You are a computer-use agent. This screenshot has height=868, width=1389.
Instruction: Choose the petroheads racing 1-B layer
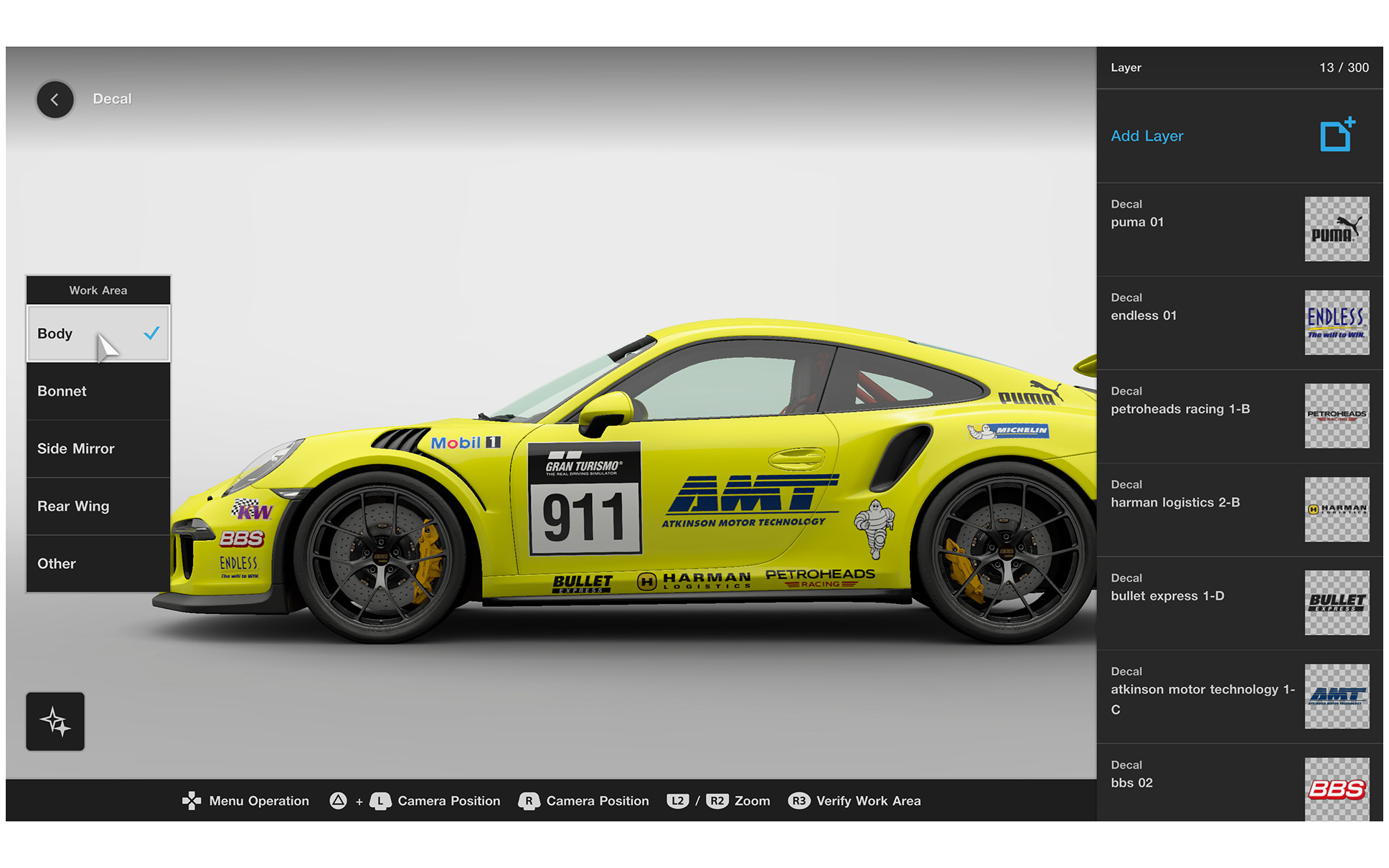(1238, 415)
